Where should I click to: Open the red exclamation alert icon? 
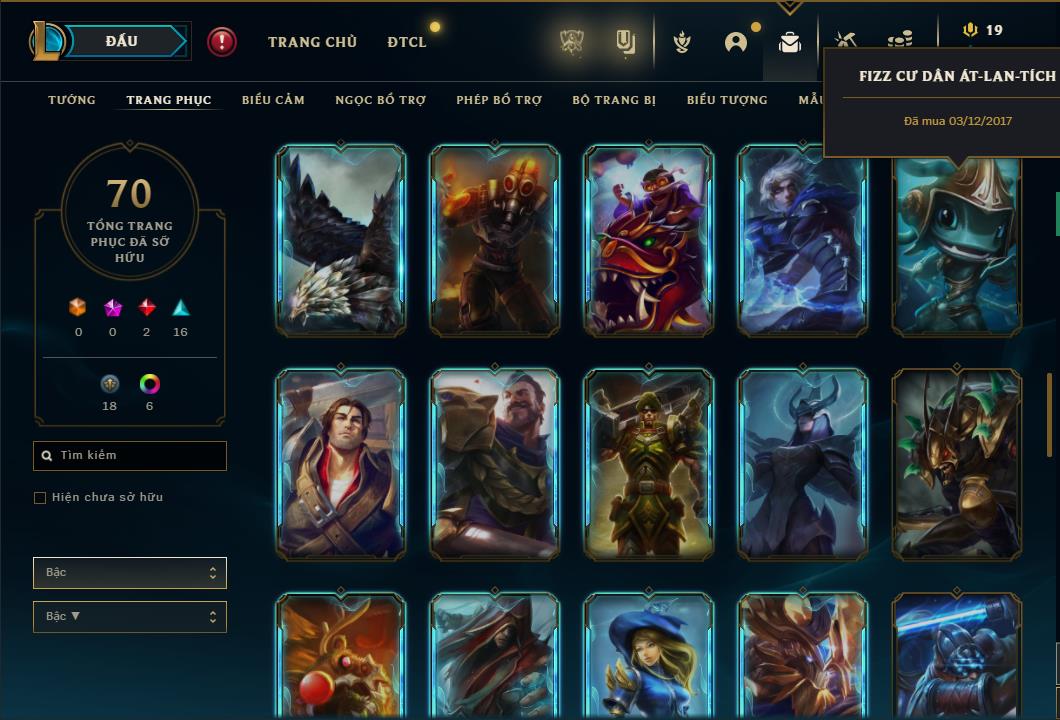pos(222,42)
